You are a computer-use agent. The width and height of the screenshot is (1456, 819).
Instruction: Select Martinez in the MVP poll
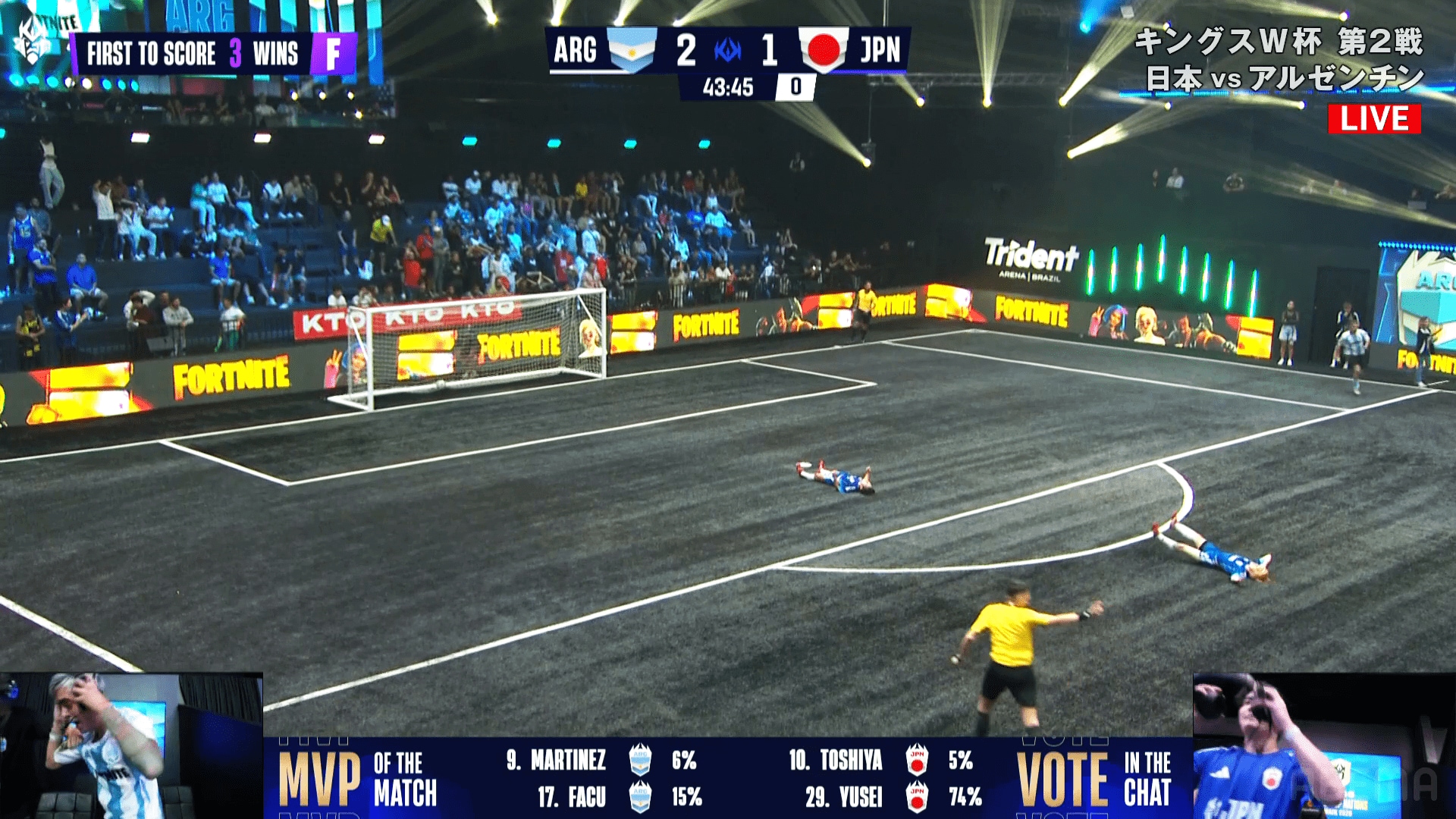tap(568, 760)
